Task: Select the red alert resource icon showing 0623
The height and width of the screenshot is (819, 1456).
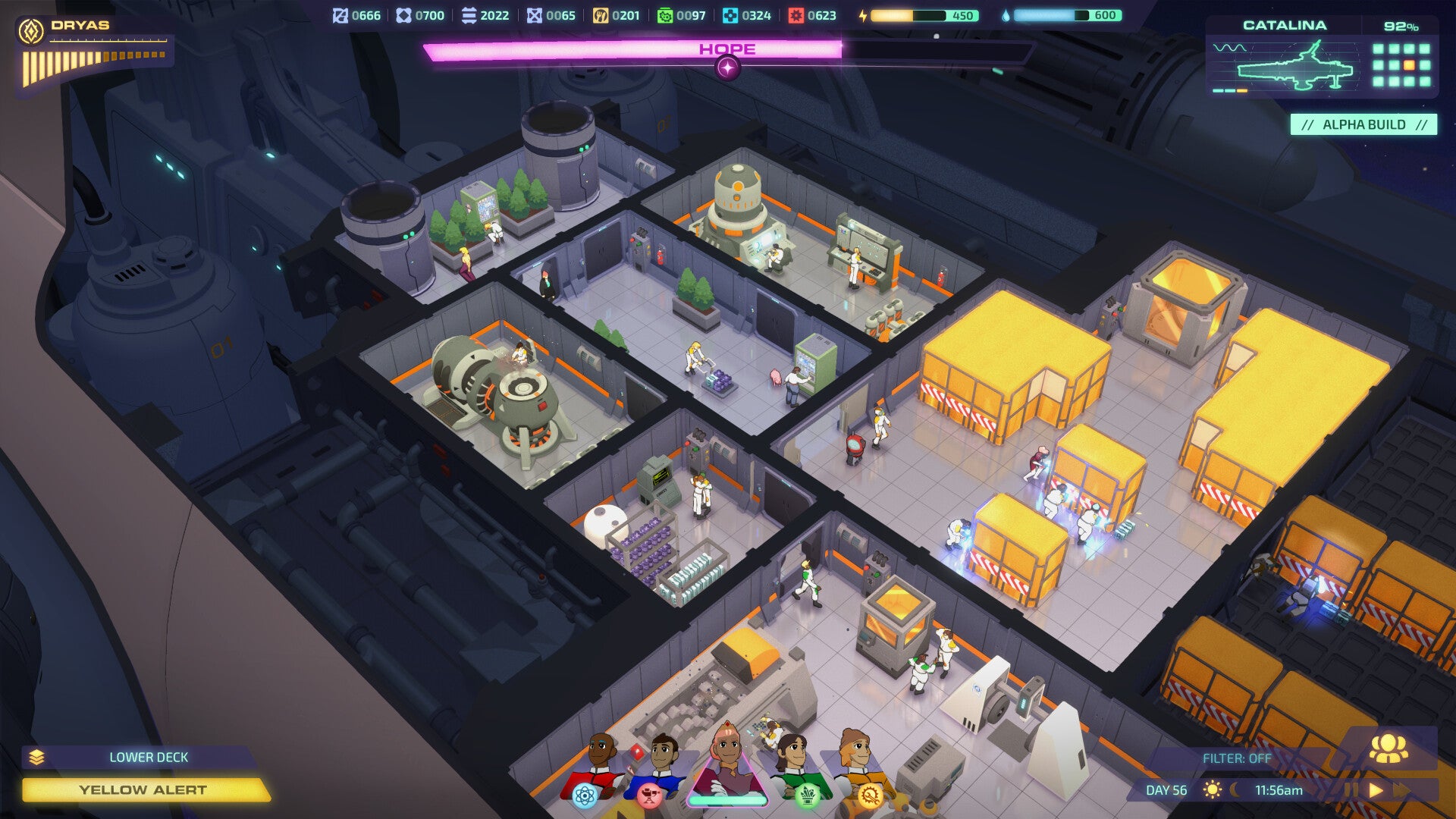Action: point(795,13)
